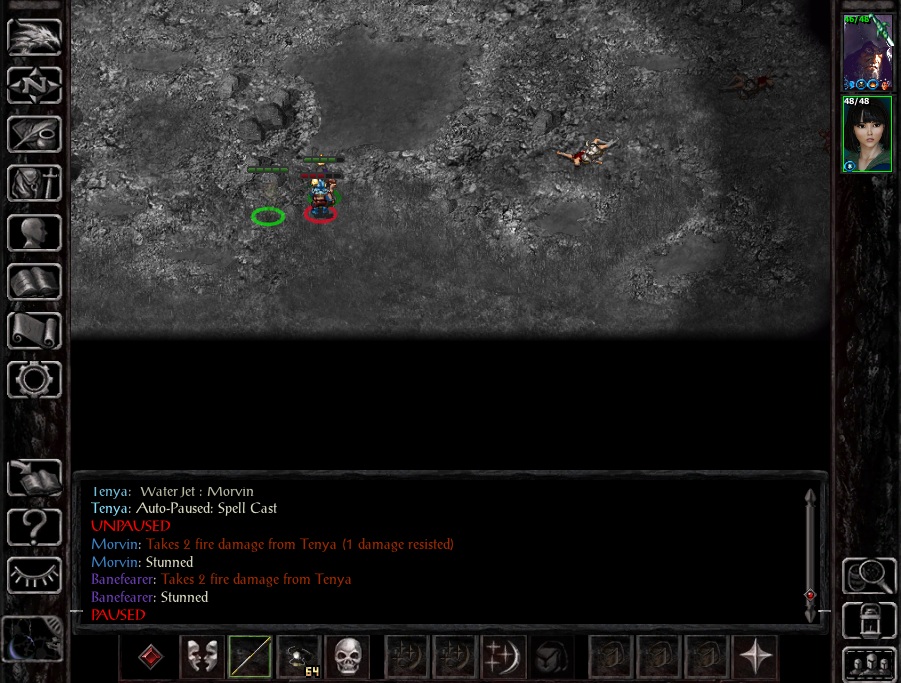Select the quarterstaff weapon slot
Image resolution: width=901 pixels, height=683 pixels.
(x=250, y=657)
